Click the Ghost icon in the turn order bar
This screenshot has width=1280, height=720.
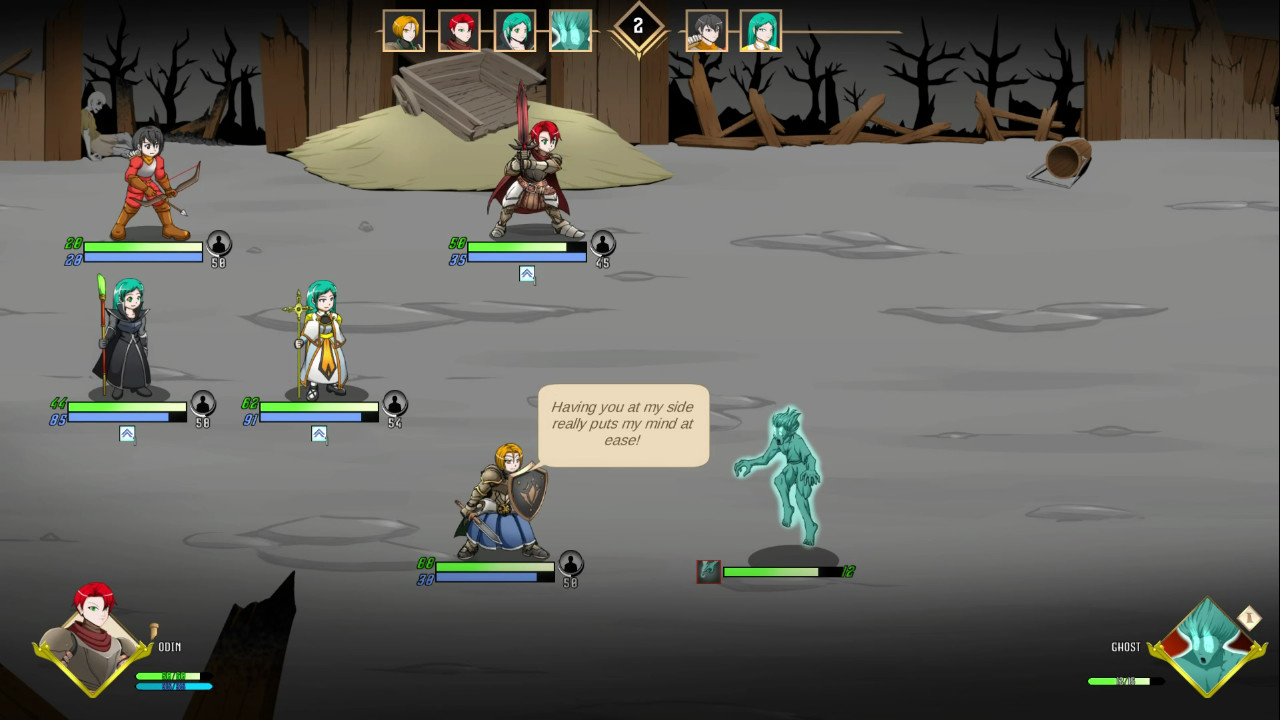[x=570, y=30]
